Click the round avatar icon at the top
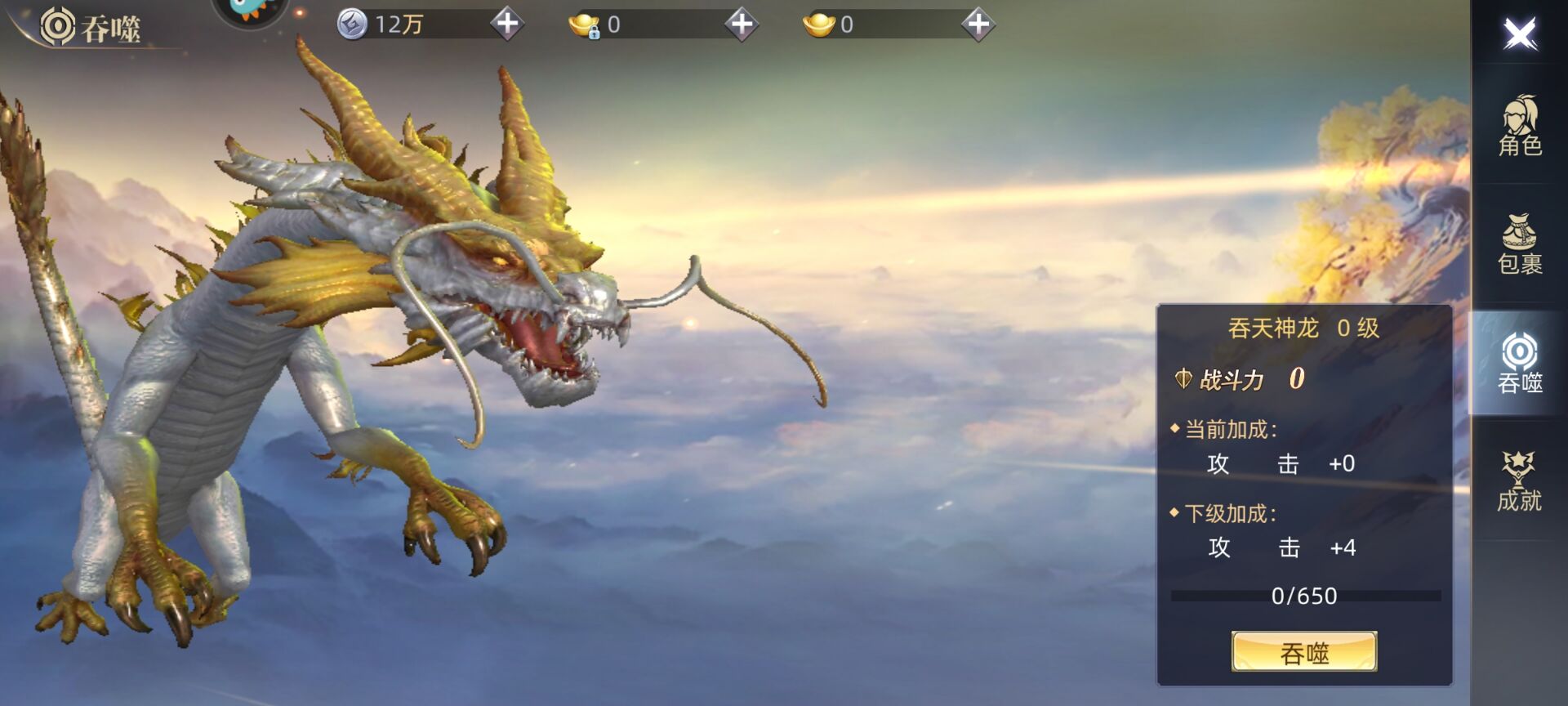The width and height of the screenshot is (1568, 706). (250, 10)
